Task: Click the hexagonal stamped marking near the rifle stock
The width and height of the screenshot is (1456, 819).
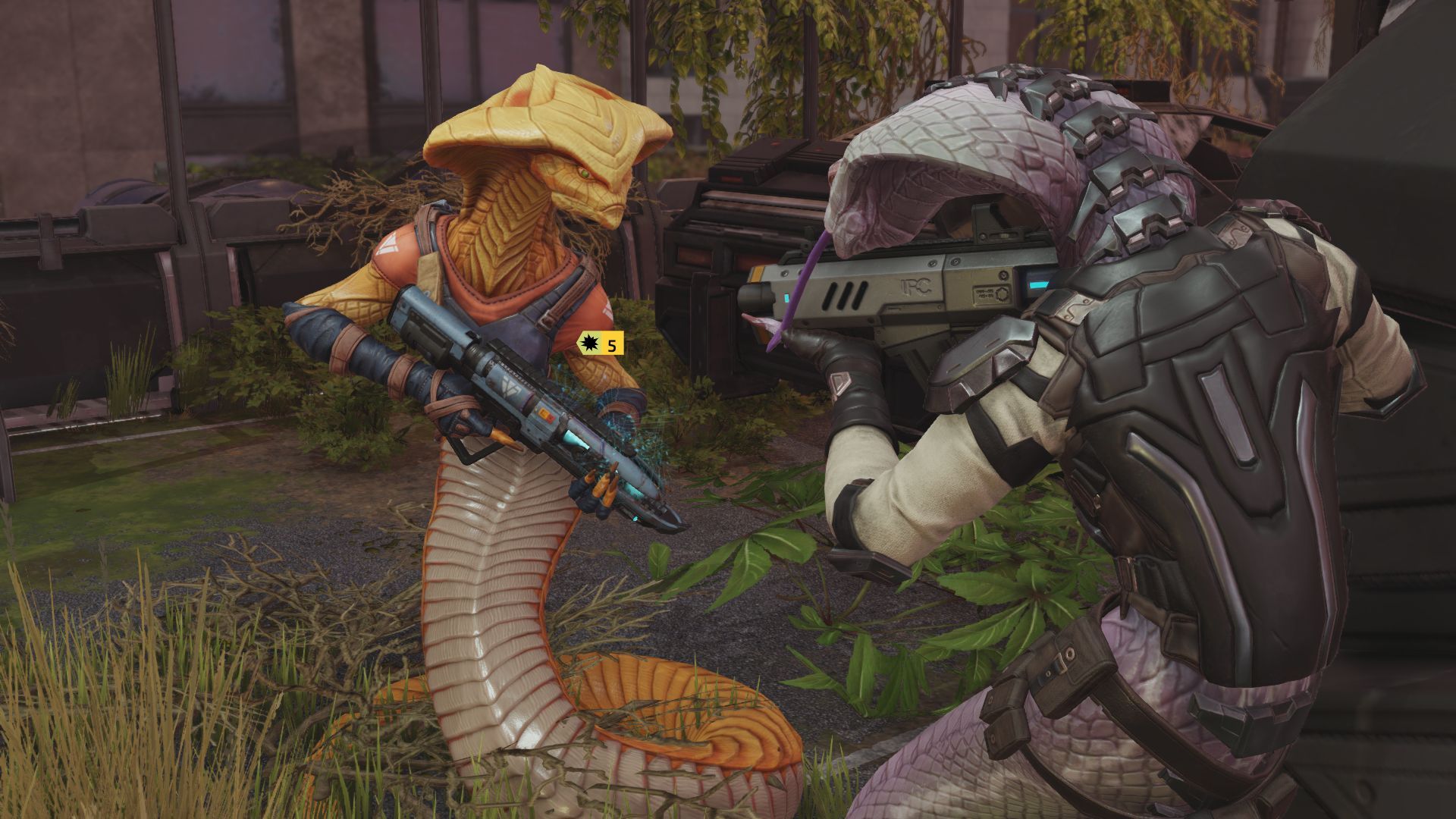Action: coord(1003,292)
